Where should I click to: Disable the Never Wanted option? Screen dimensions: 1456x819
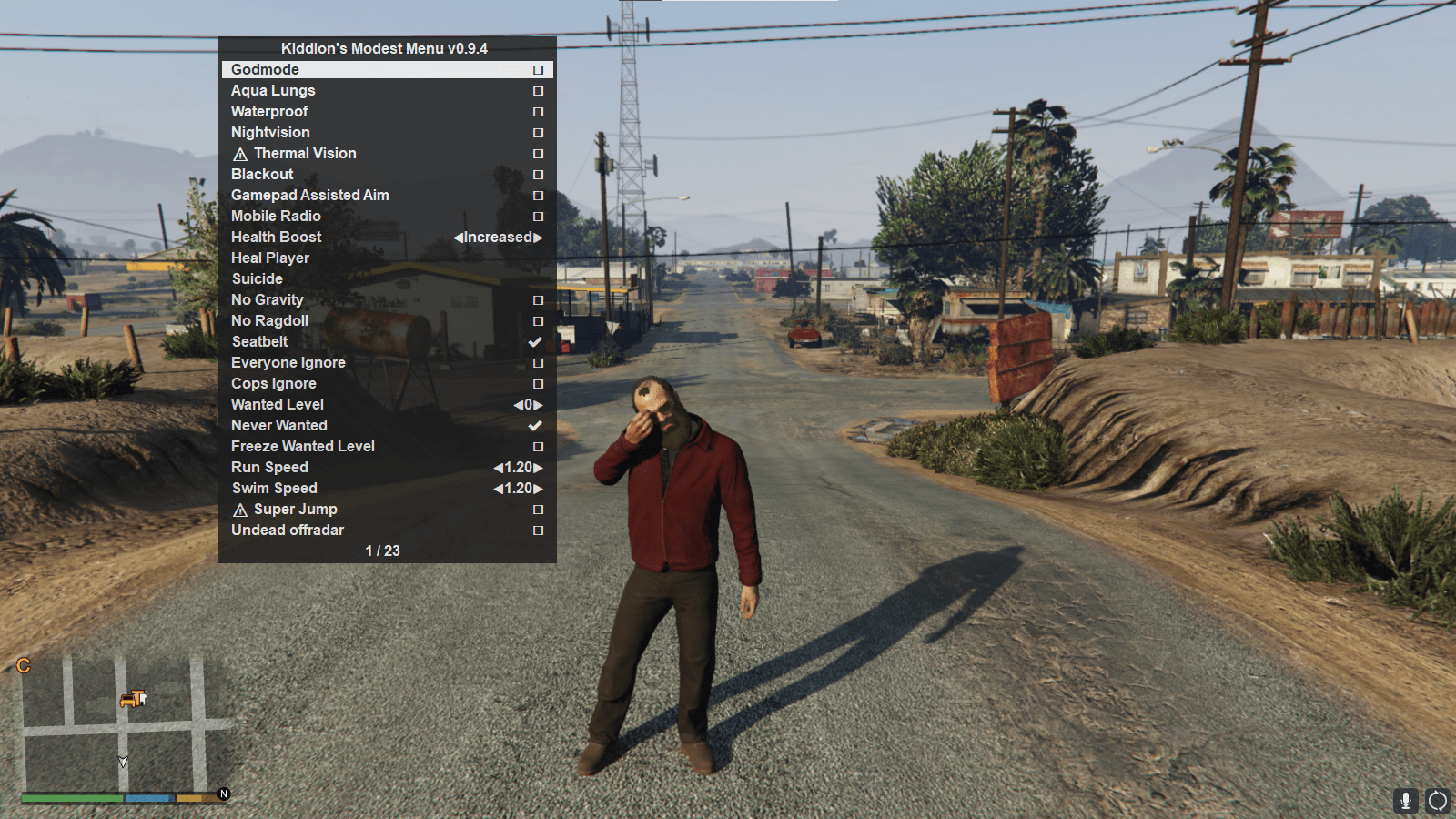tap(535, 425)
